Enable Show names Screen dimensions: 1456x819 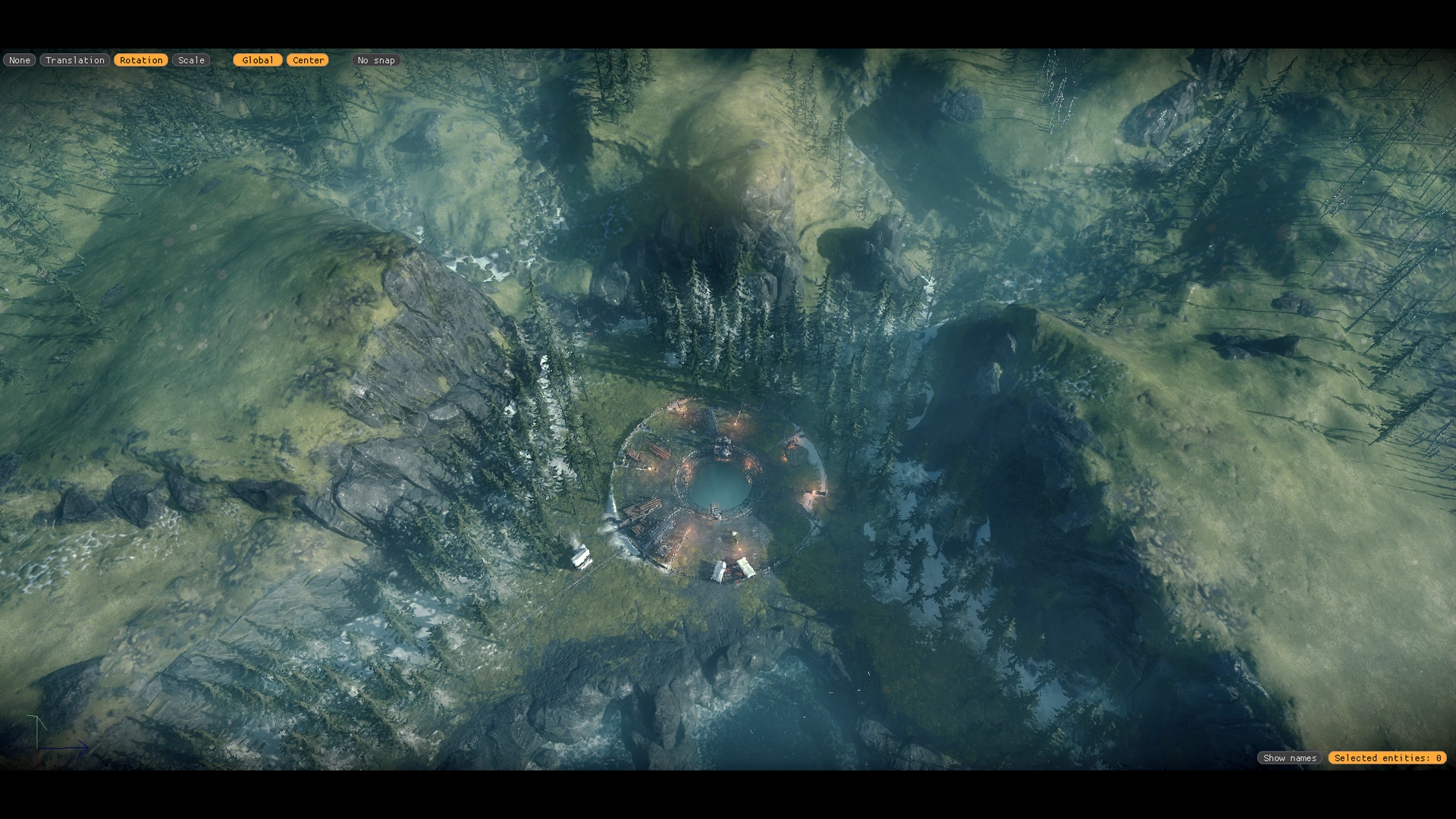(x=1289, y=758)
